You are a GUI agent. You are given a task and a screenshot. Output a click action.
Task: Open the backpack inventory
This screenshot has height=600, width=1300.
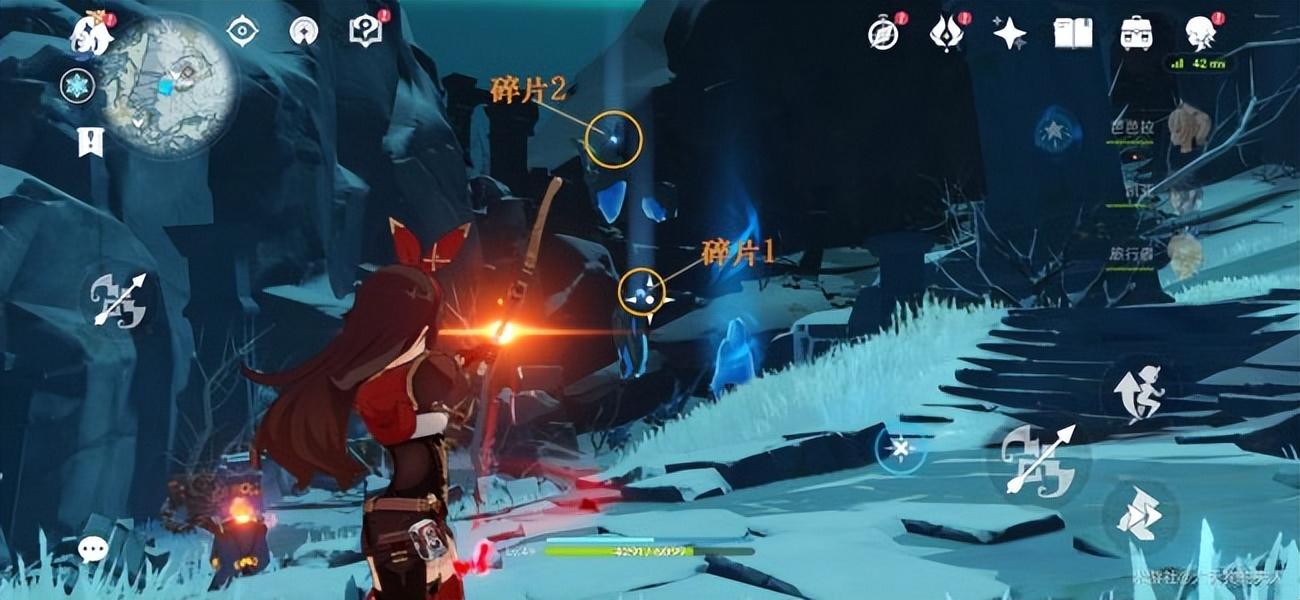1136,34
